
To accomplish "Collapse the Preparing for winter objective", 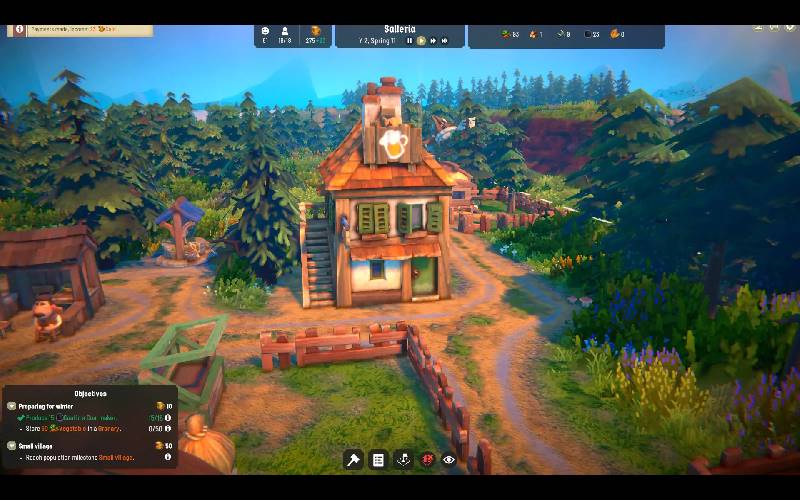I will (x=11, y=406).
